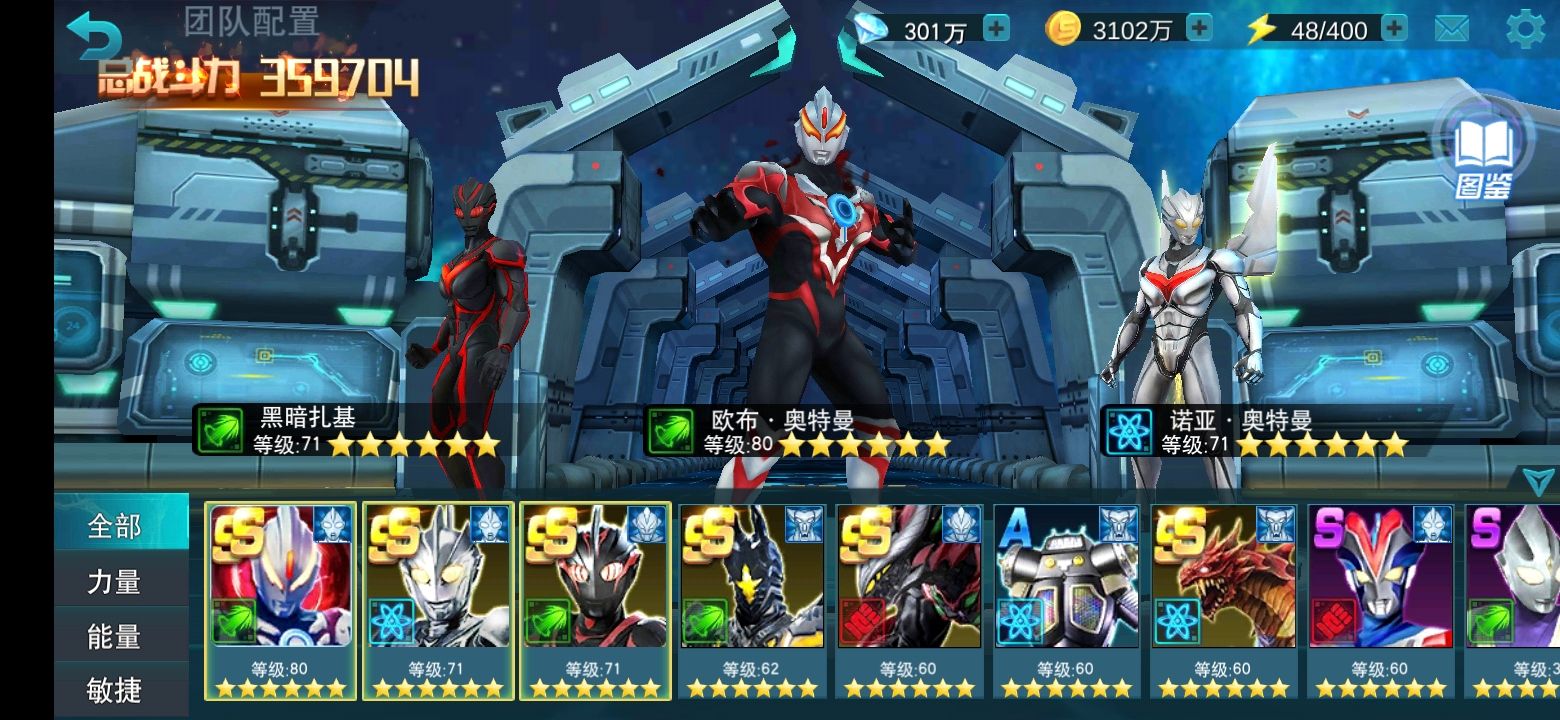Select the silver Noa Ultraman card
This screenshot has width=1560, height=720.
(x=438, y=600)
